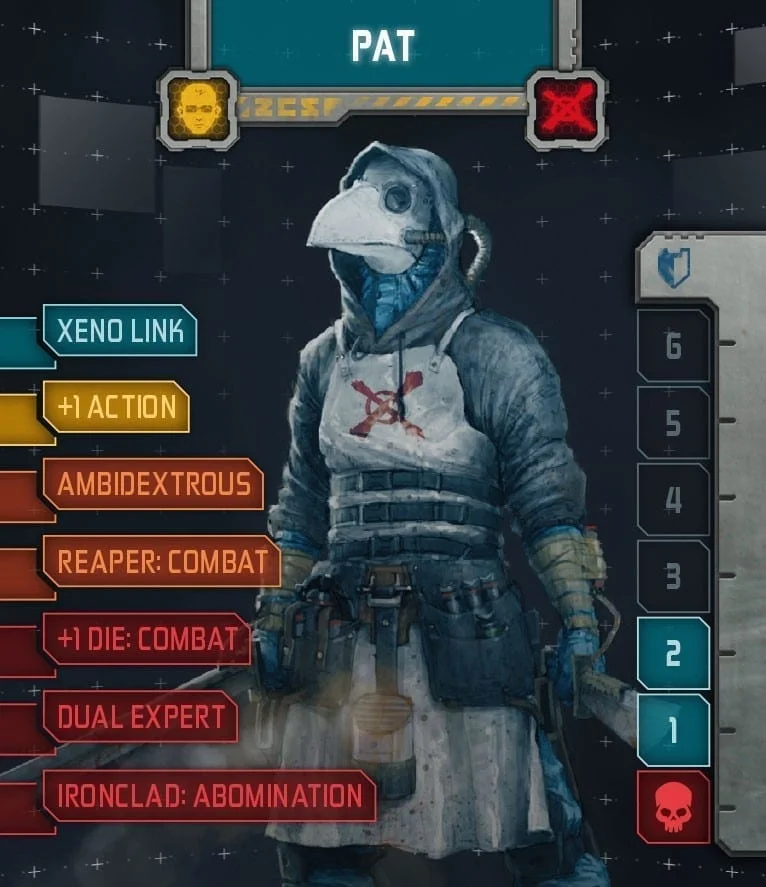Select health track value 1
Viewport: 766px width, 887px height.
pos(673,730)
